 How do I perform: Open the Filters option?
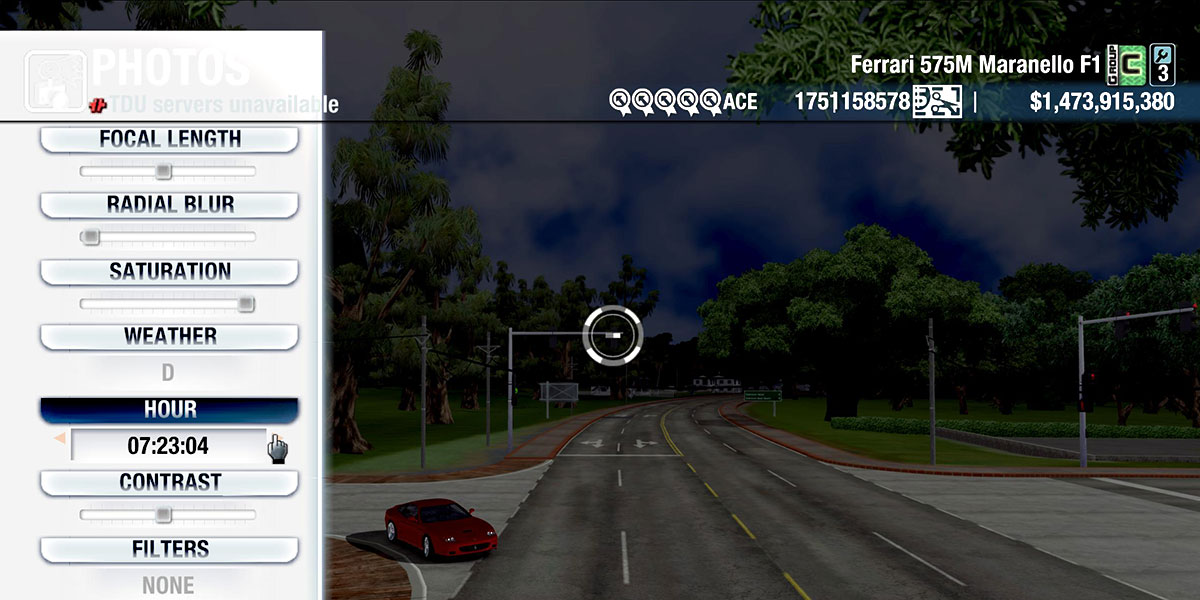(x=169, y=549)
